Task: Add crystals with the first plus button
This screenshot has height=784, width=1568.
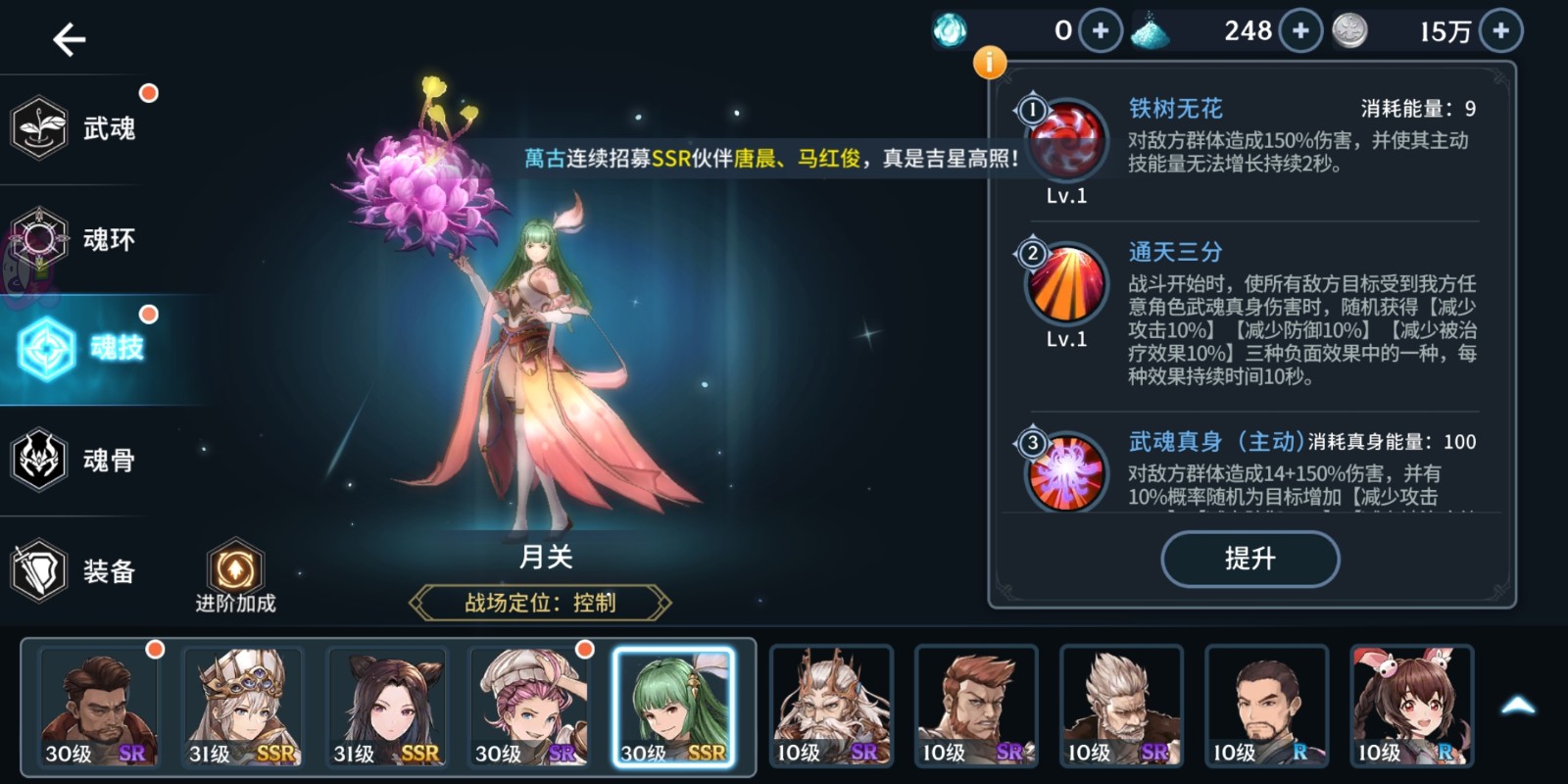Action: pos(1100,30)
